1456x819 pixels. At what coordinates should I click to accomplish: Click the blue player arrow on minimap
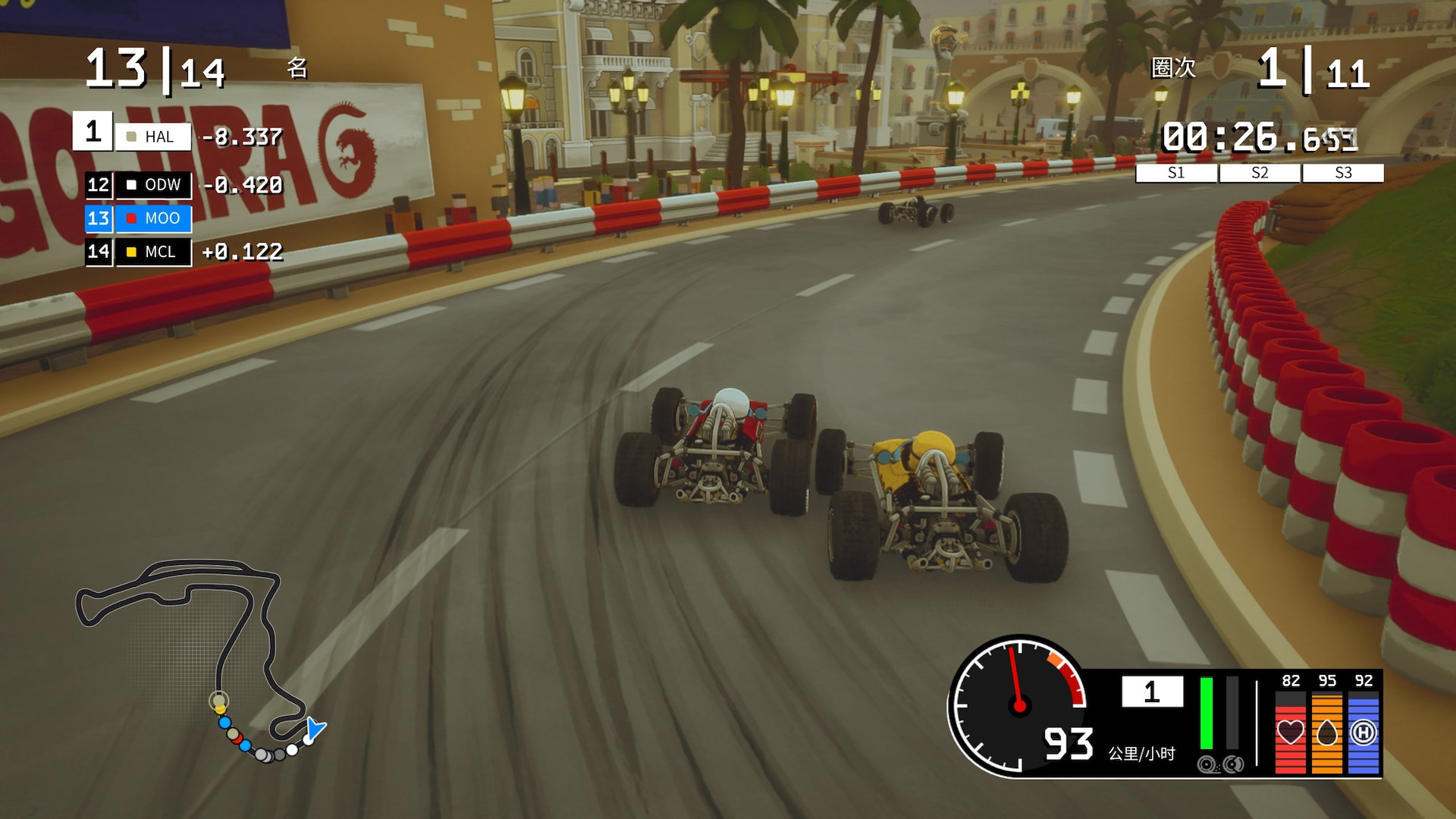coord(313,730)
